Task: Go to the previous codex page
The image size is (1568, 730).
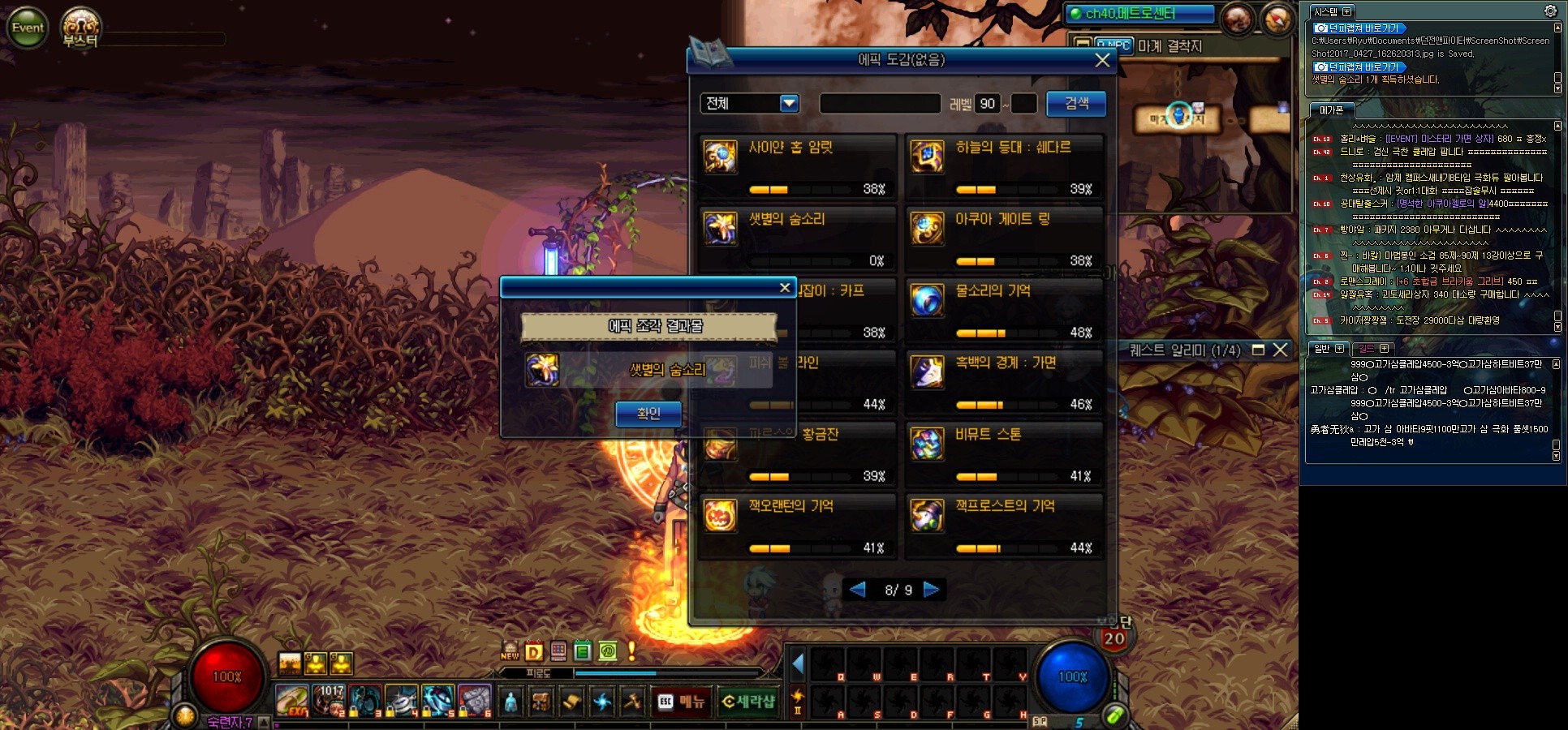Action: (x=857, y=590)
